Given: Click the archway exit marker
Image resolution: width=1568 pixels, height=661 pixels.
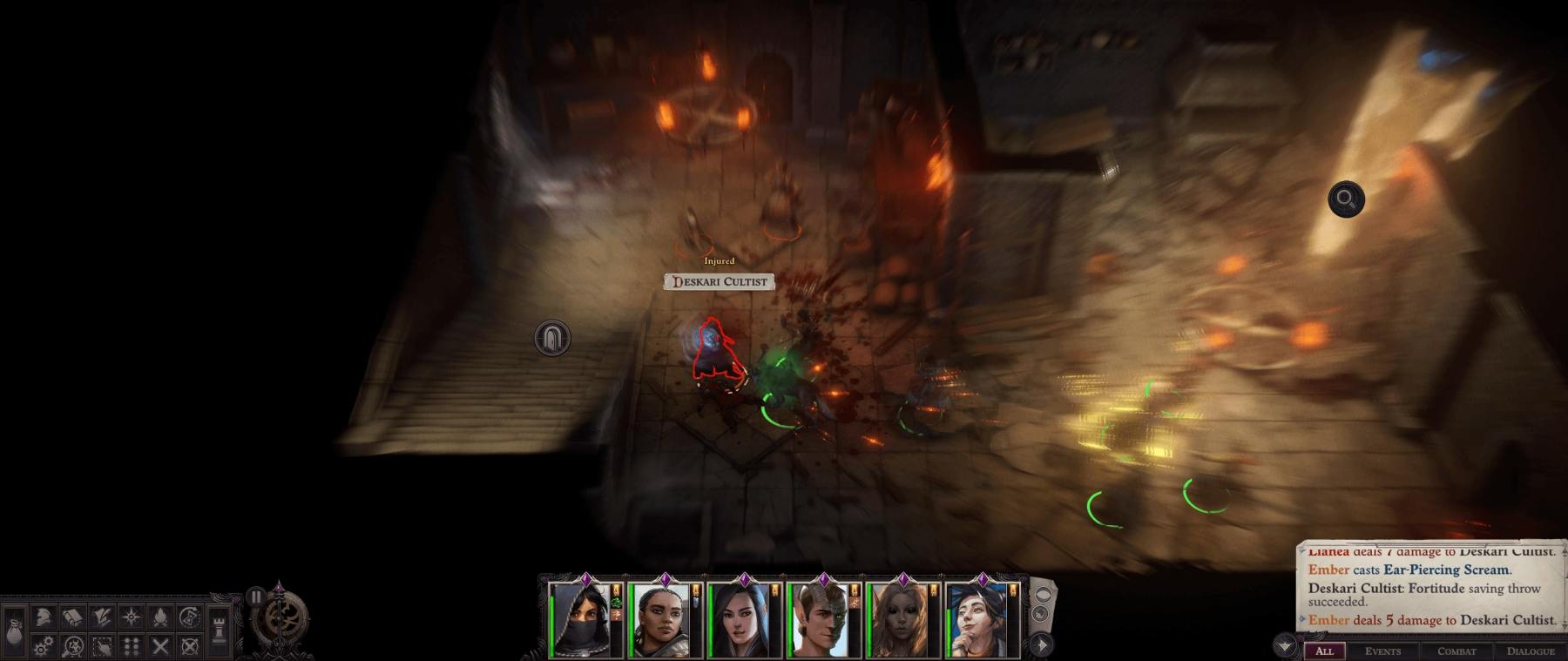Looking at the screenshot, I should pos(552,338).
